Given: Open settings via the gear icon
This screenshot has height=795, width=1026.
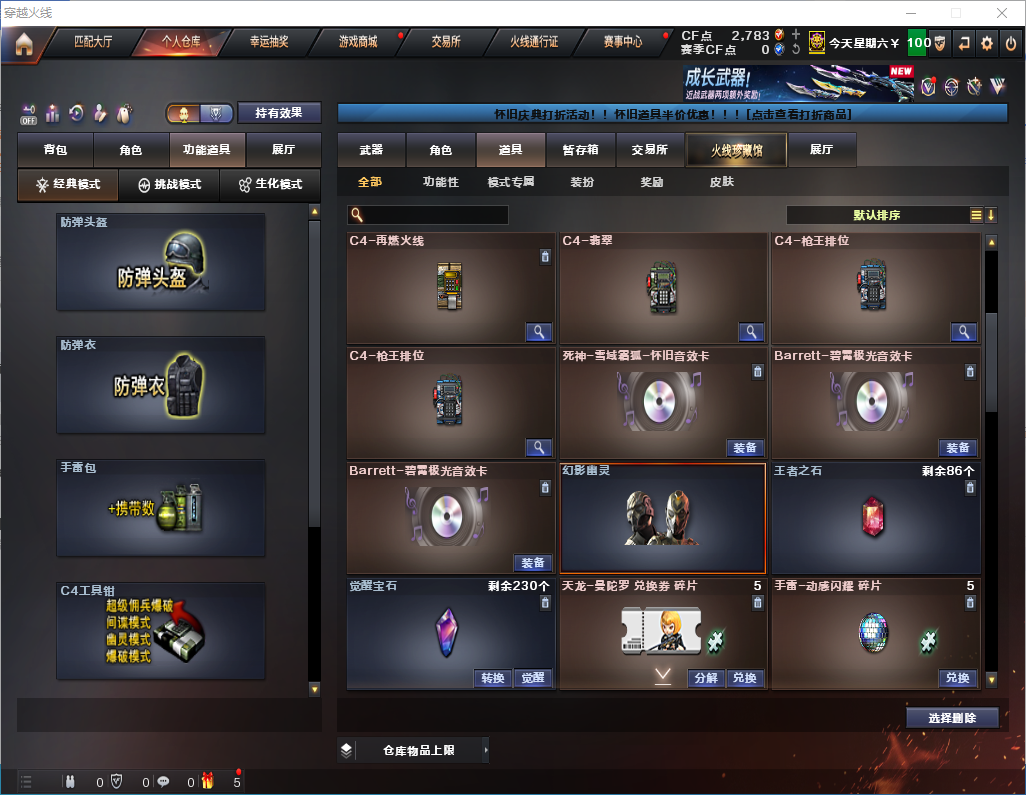Looking at the screenshot, I should [x=987, y=43].
